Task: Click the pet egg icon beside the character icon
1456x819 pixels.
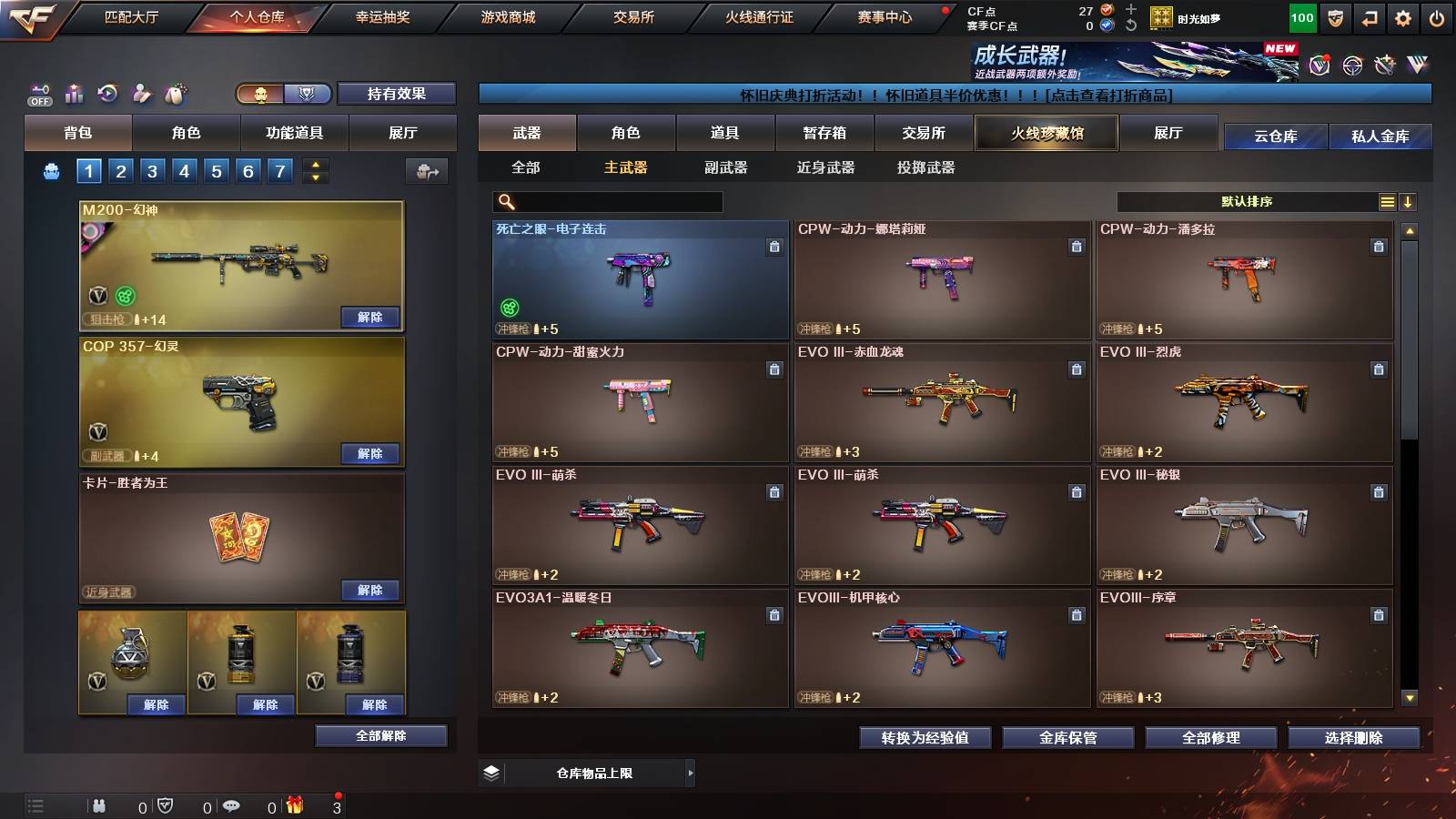Action: [175, 93]
